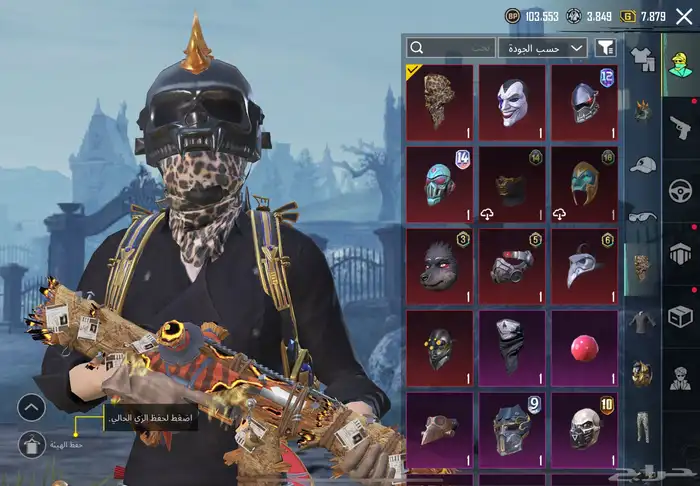This screenshot has height=486, width=700.
Task: Choose the white joker face mask
Action: 512,102
